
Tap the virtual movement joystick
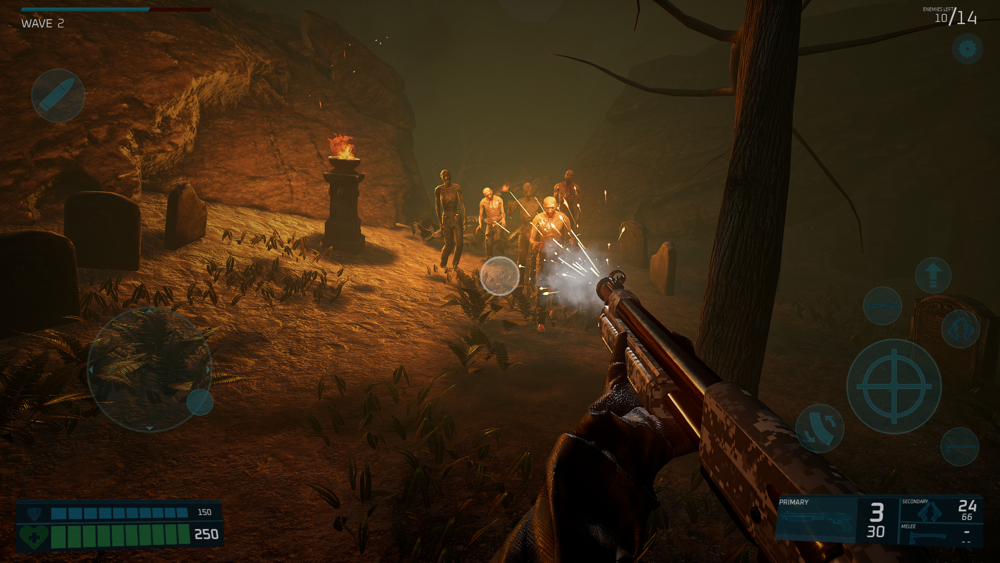(149, 369)
